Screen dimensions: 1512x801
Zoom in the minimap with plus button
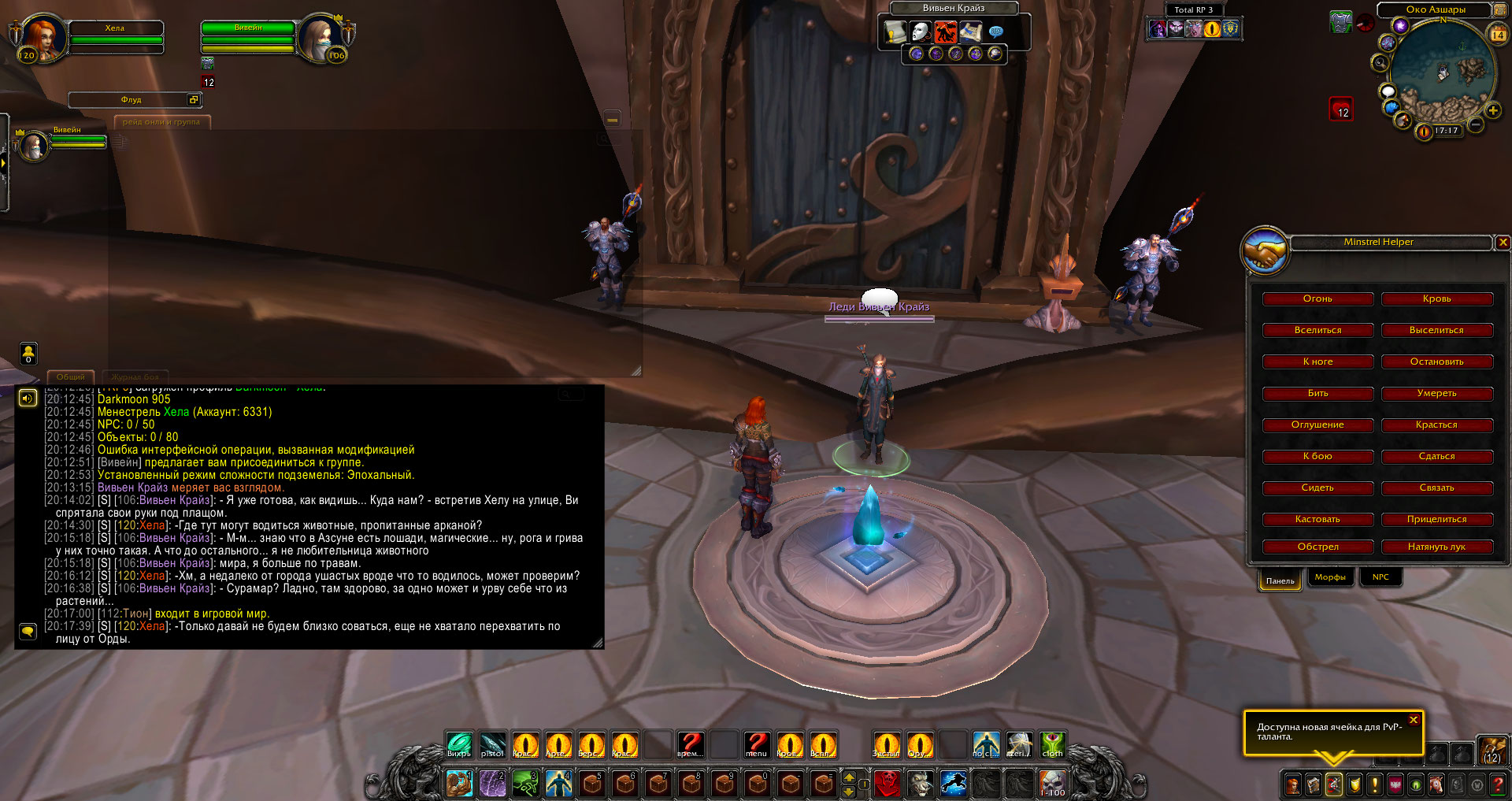(1492, 110)
